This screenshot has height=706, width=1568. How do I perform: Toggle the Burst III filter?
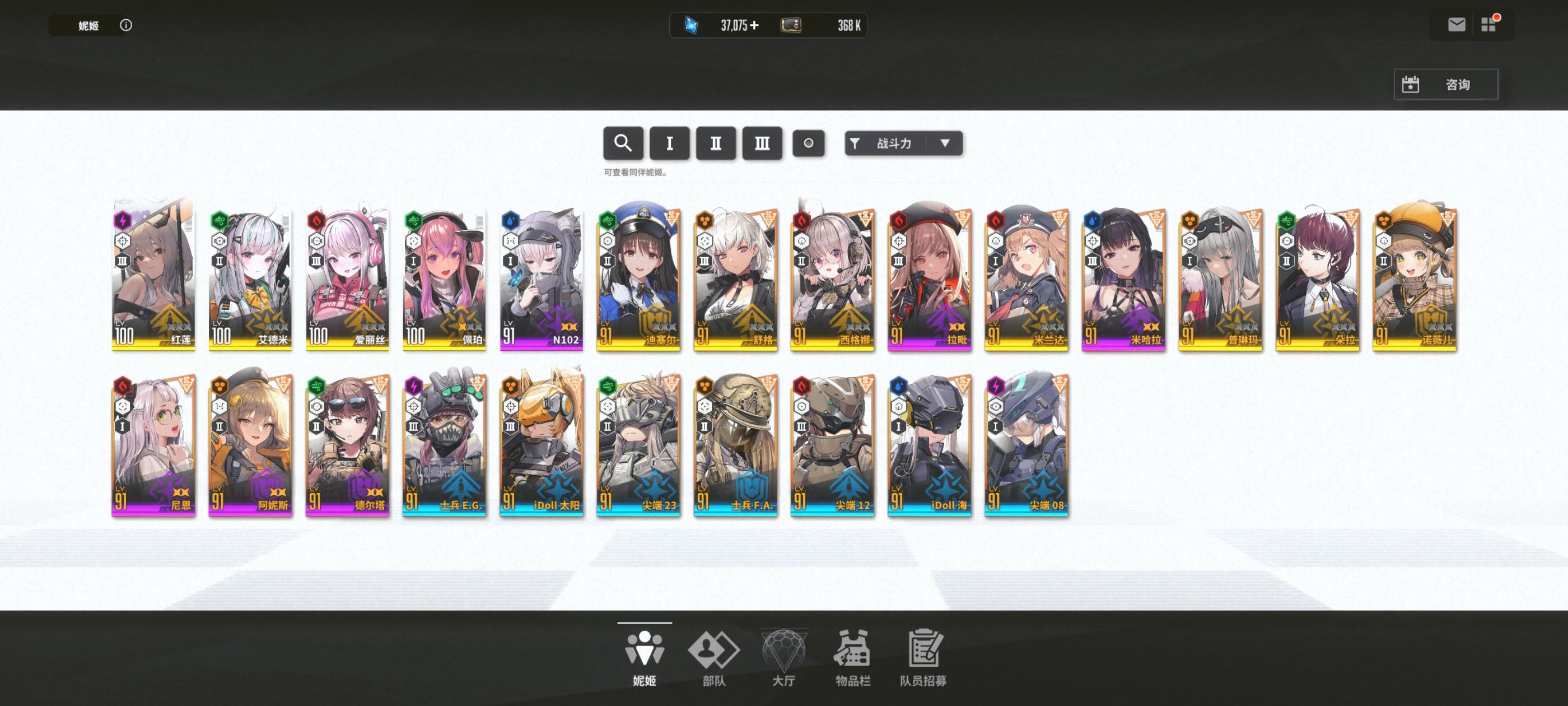[762, 143]
